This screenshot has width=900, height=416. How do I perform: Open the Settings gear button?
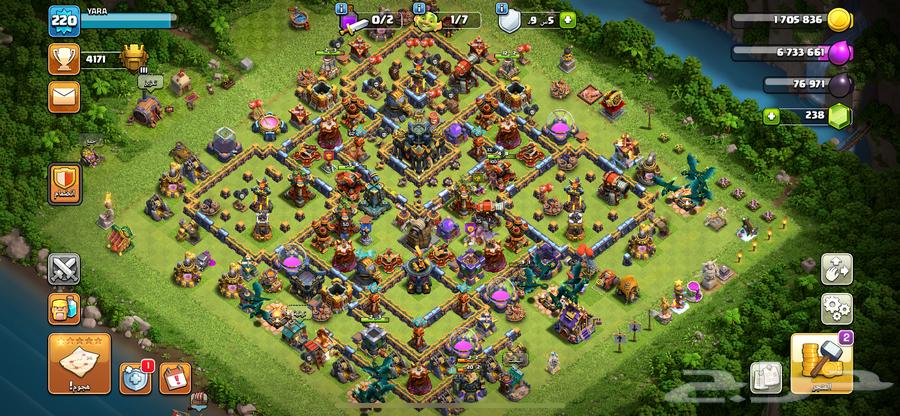[837, 307]
